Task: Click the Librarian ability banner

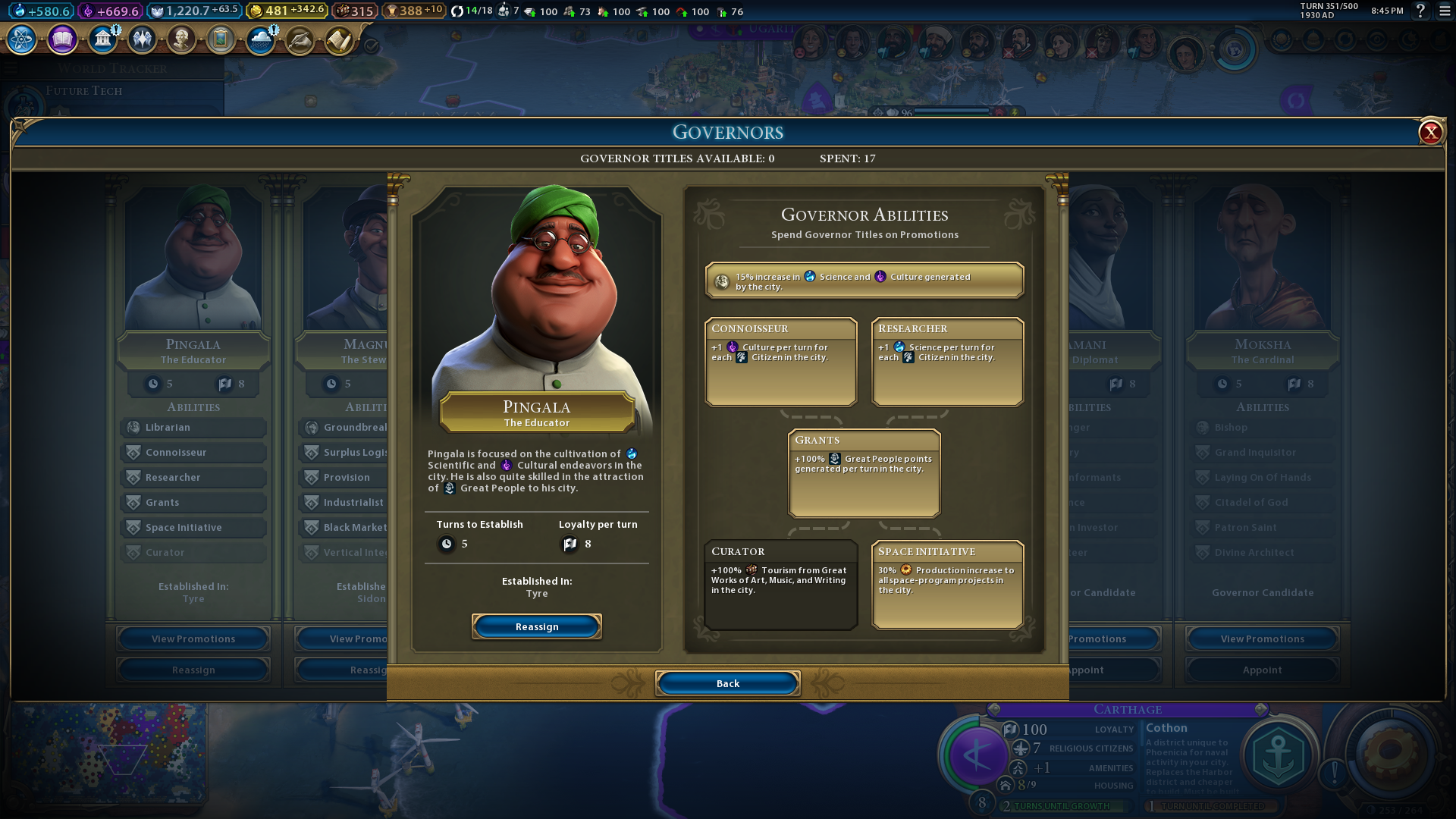Action: (x=193, y=427)
